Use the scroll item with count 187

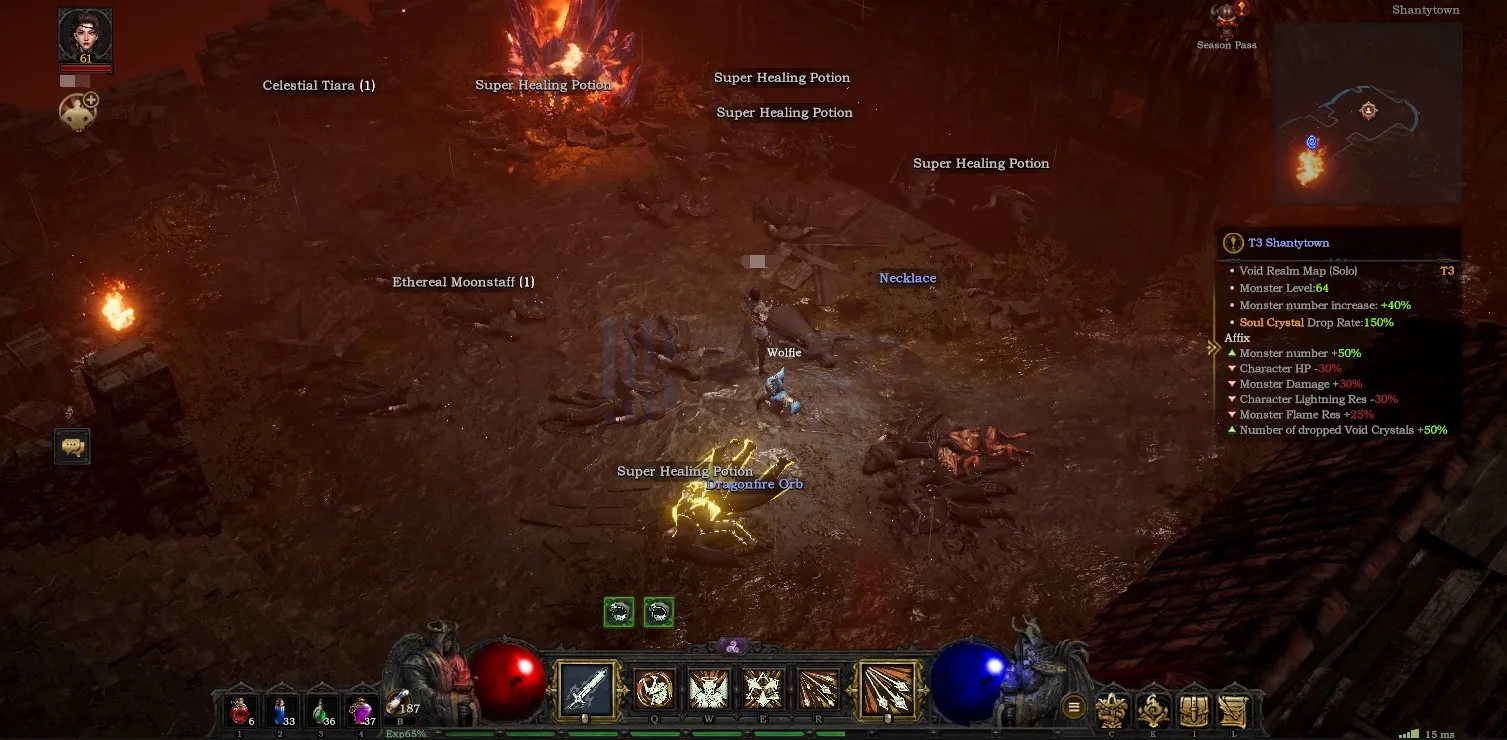point(399,706)
